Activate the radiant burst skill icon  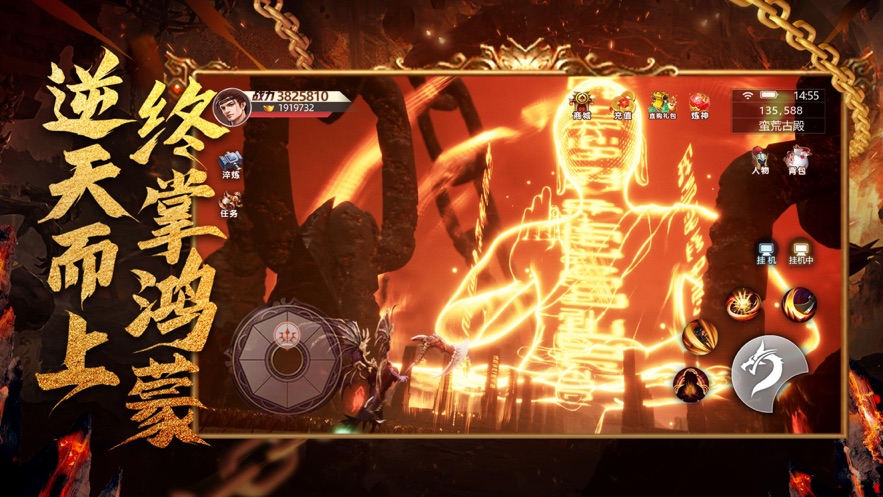point(744,303)
